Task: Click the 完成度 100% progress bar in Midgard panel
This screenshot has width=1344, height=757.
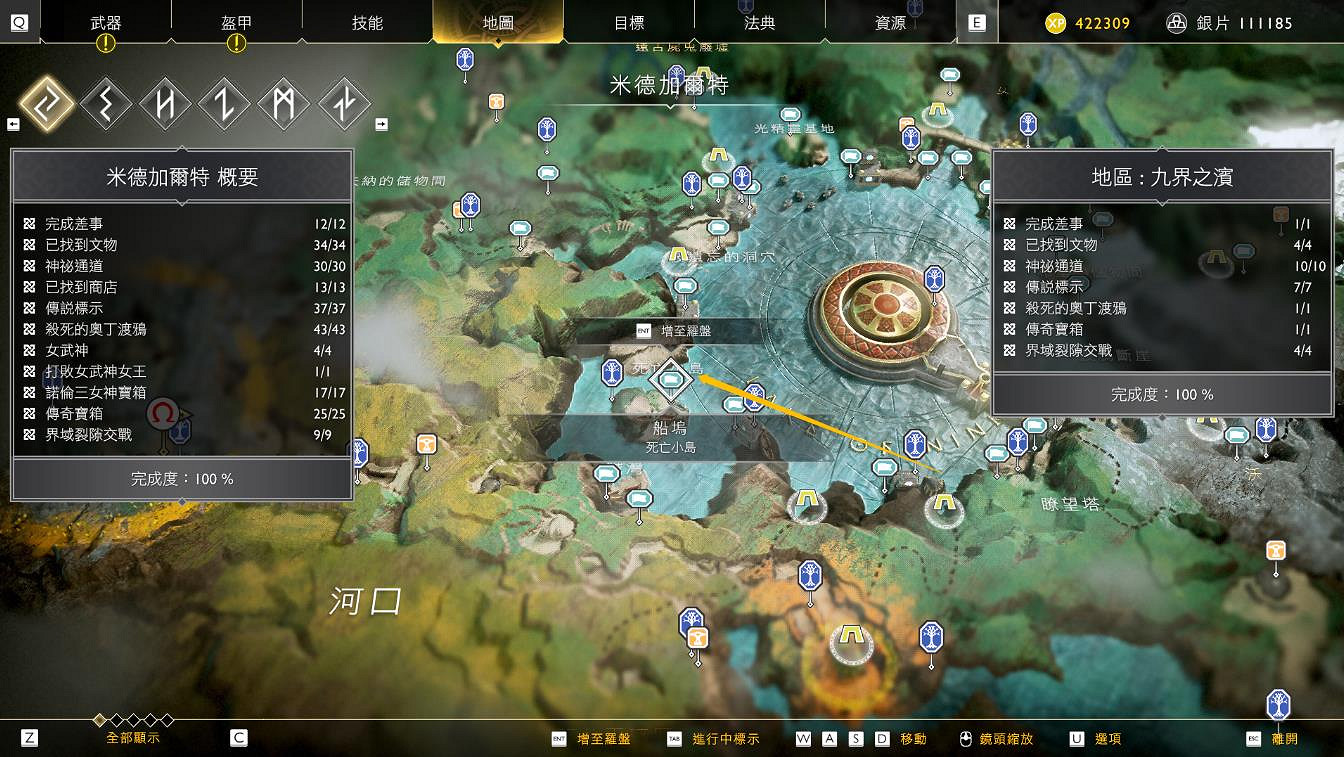Action: tap(182, 479)
